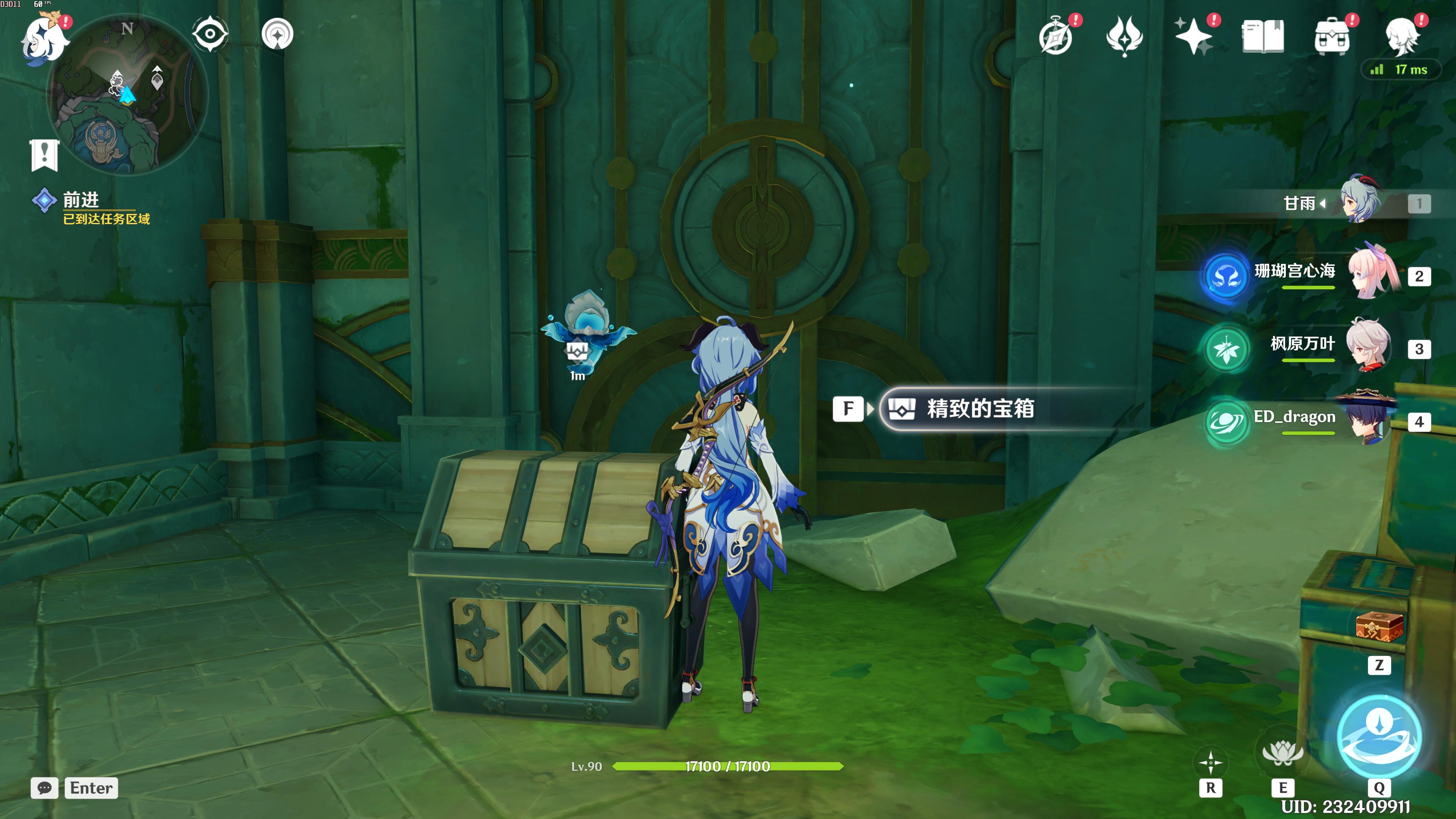Open the exclamation bookmark notice icon
The height and width of the screenshot is (819, 1456).
44,154
